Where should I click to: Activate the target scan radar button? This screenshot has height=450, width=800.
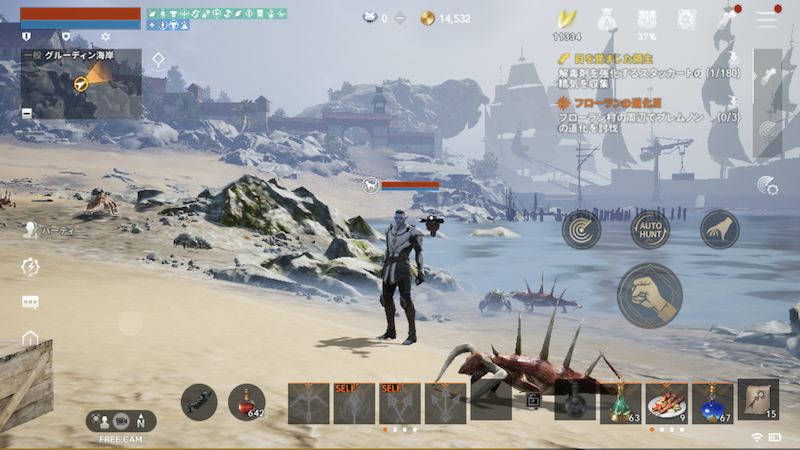581,229
